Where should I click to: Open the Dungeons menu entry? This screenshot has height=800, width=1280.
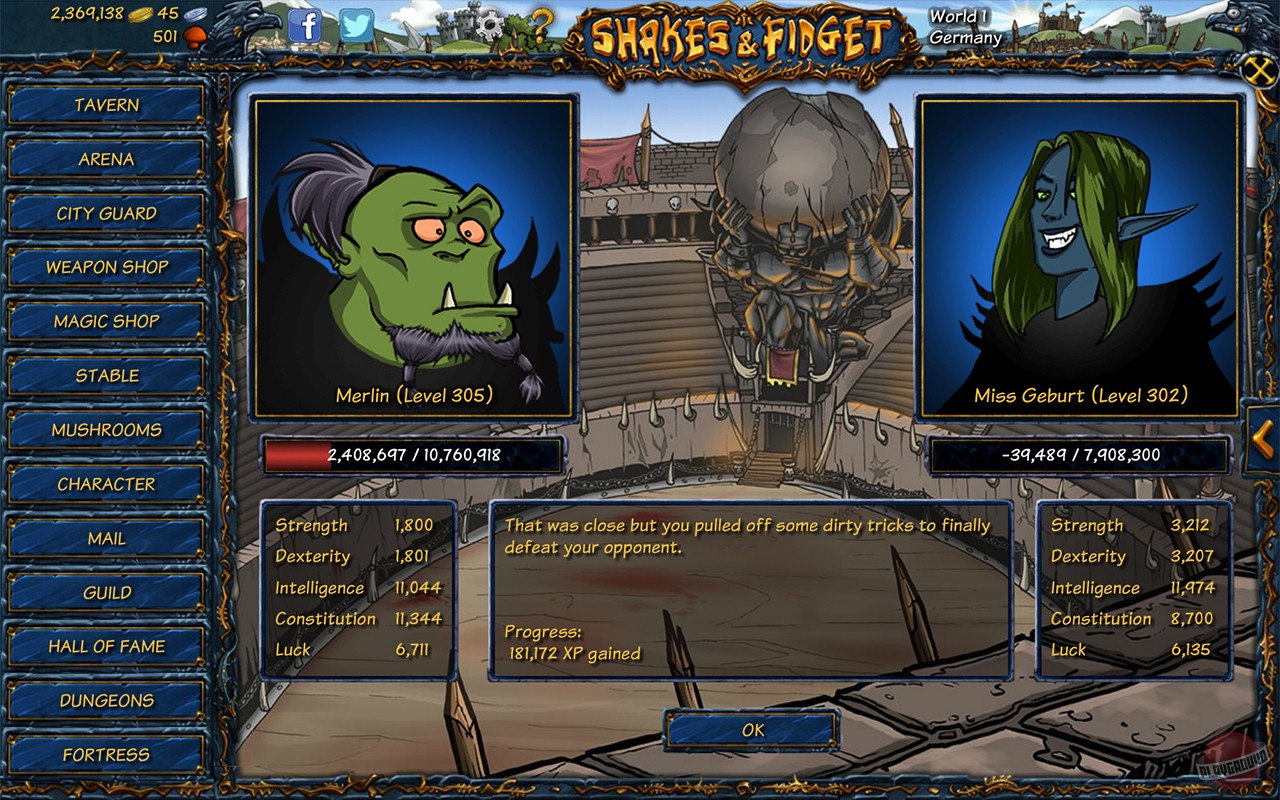(107, 700)
